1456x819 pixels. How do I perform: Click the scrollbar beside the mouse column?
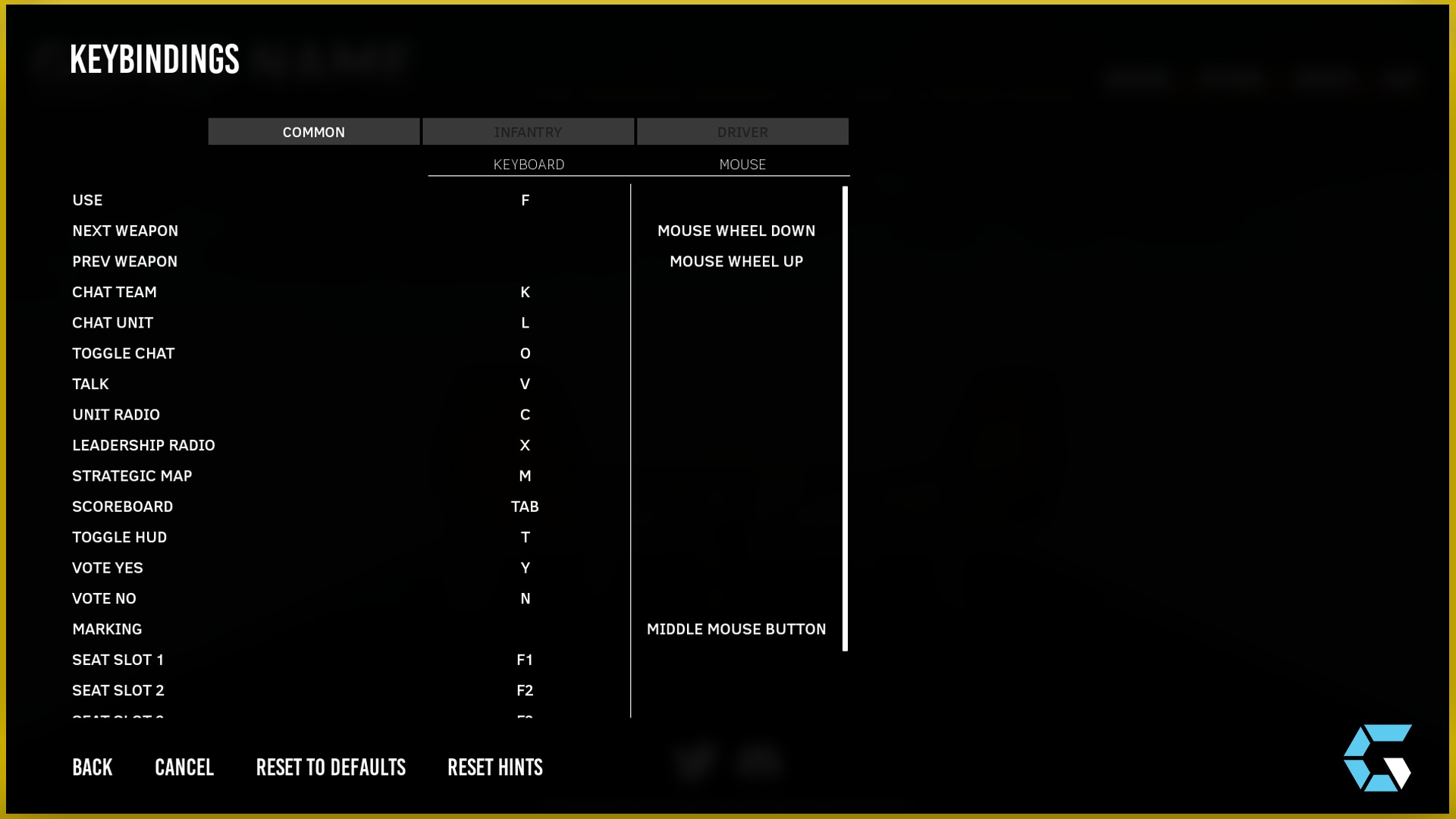[844, 417]
